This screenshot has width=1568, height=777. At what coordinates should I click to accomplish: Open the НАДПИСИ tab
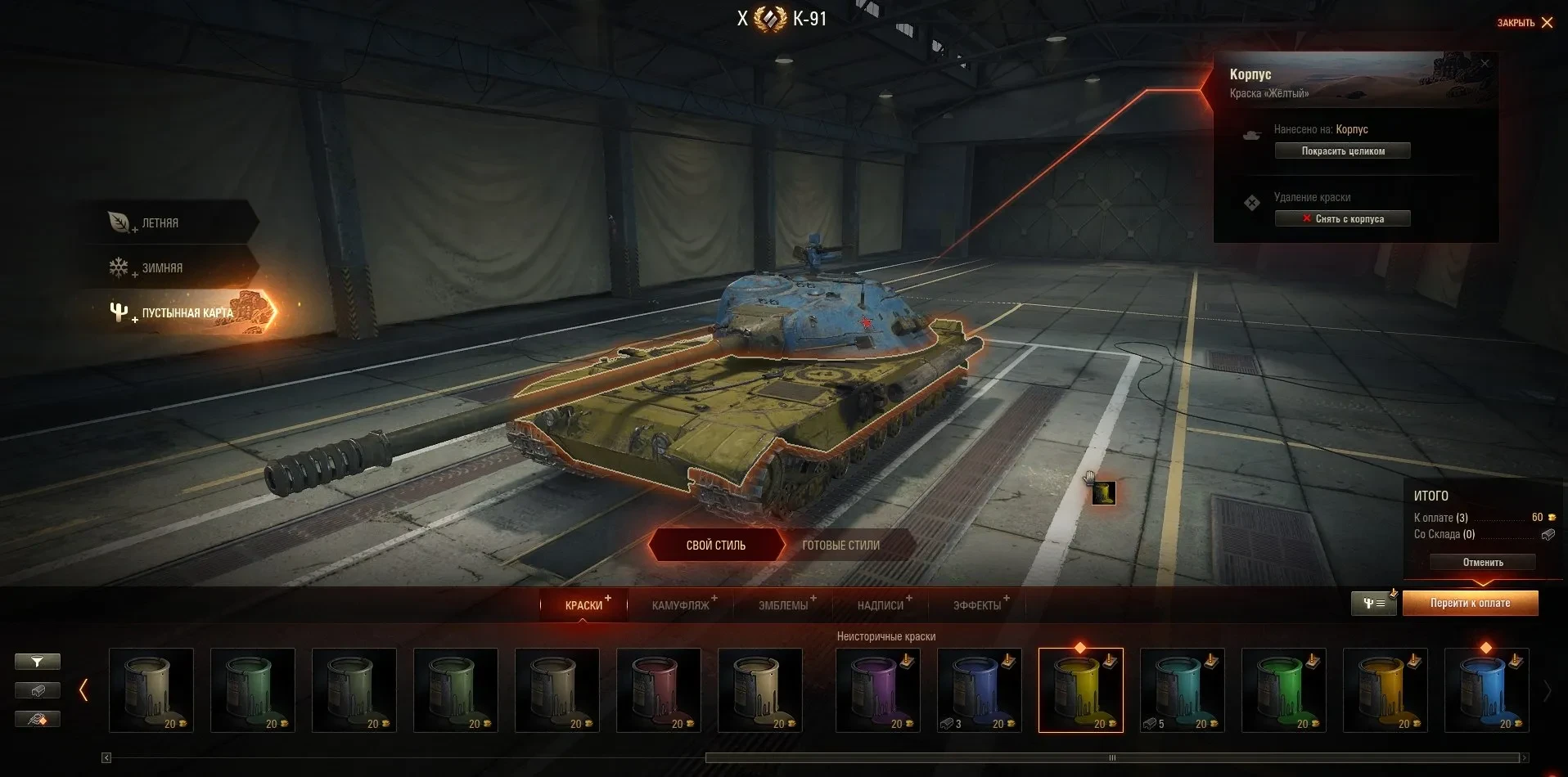(x=880, y=605)
